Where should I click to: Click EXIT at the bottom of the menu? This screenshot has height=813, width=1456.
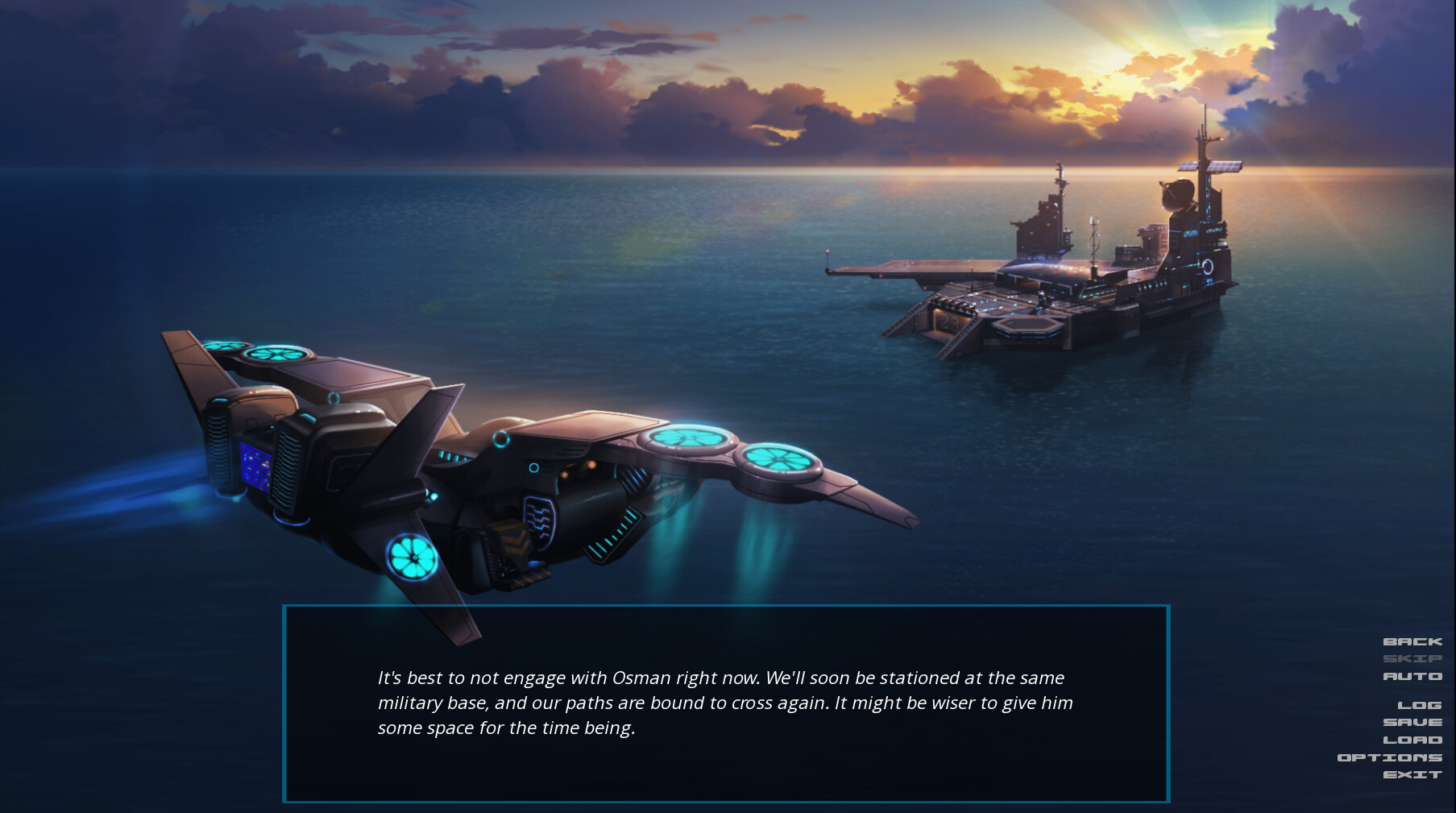pyautogui.click(x=1414, y=775)
